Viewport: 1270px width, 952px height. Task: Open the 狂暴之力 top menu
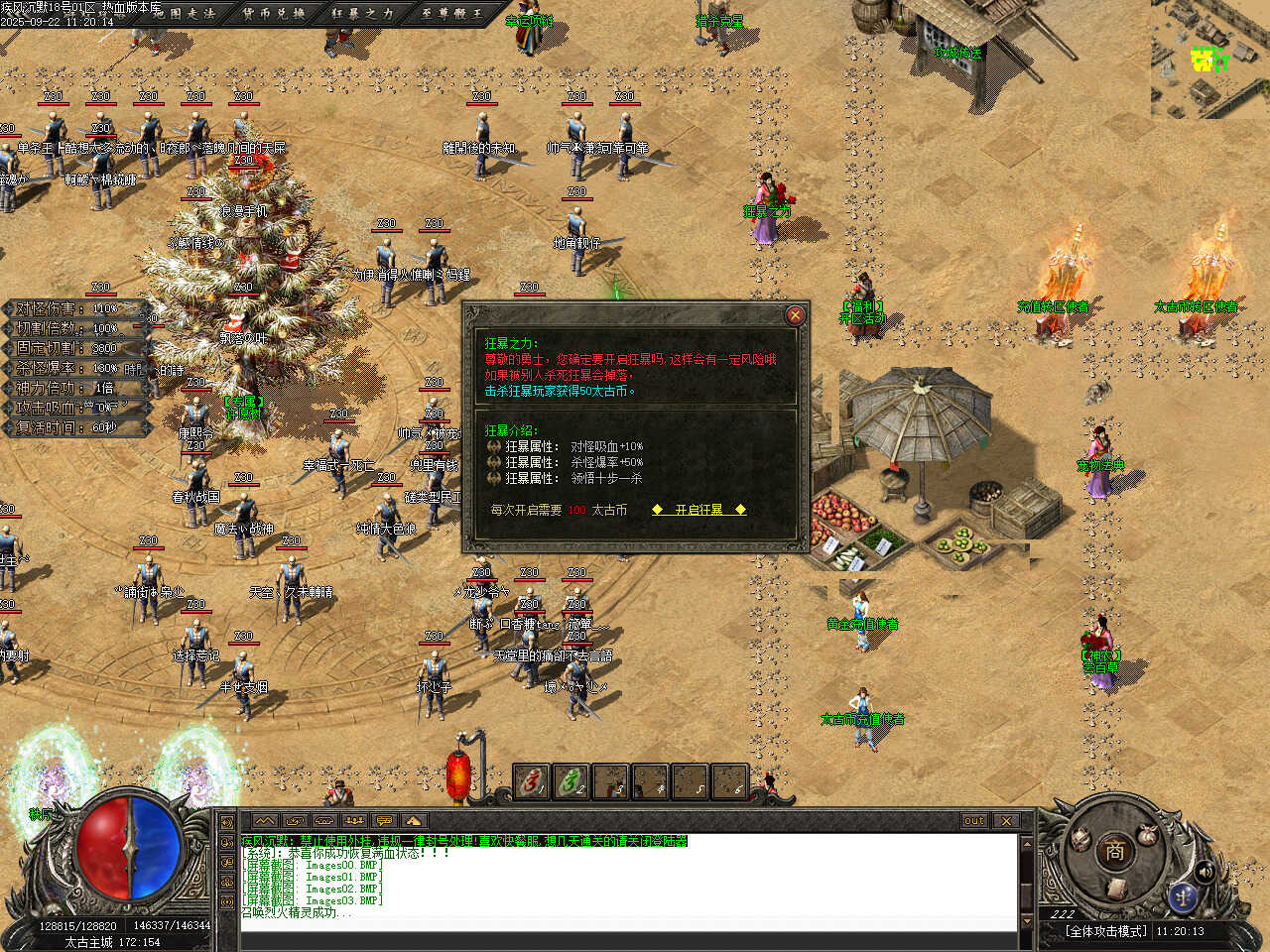[x=361, y=14]
